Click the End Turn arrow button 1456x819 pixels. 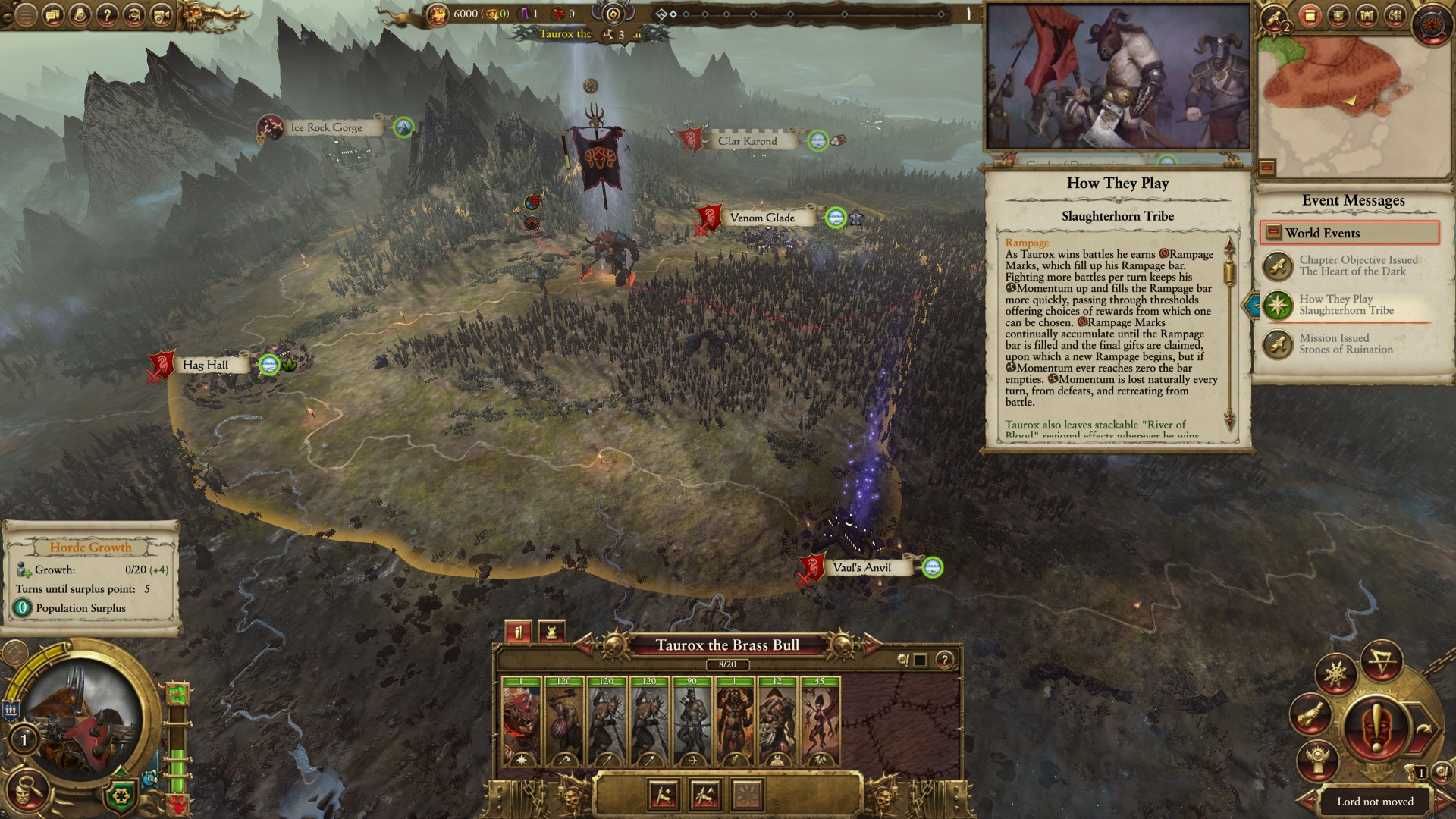[1423, 726]
